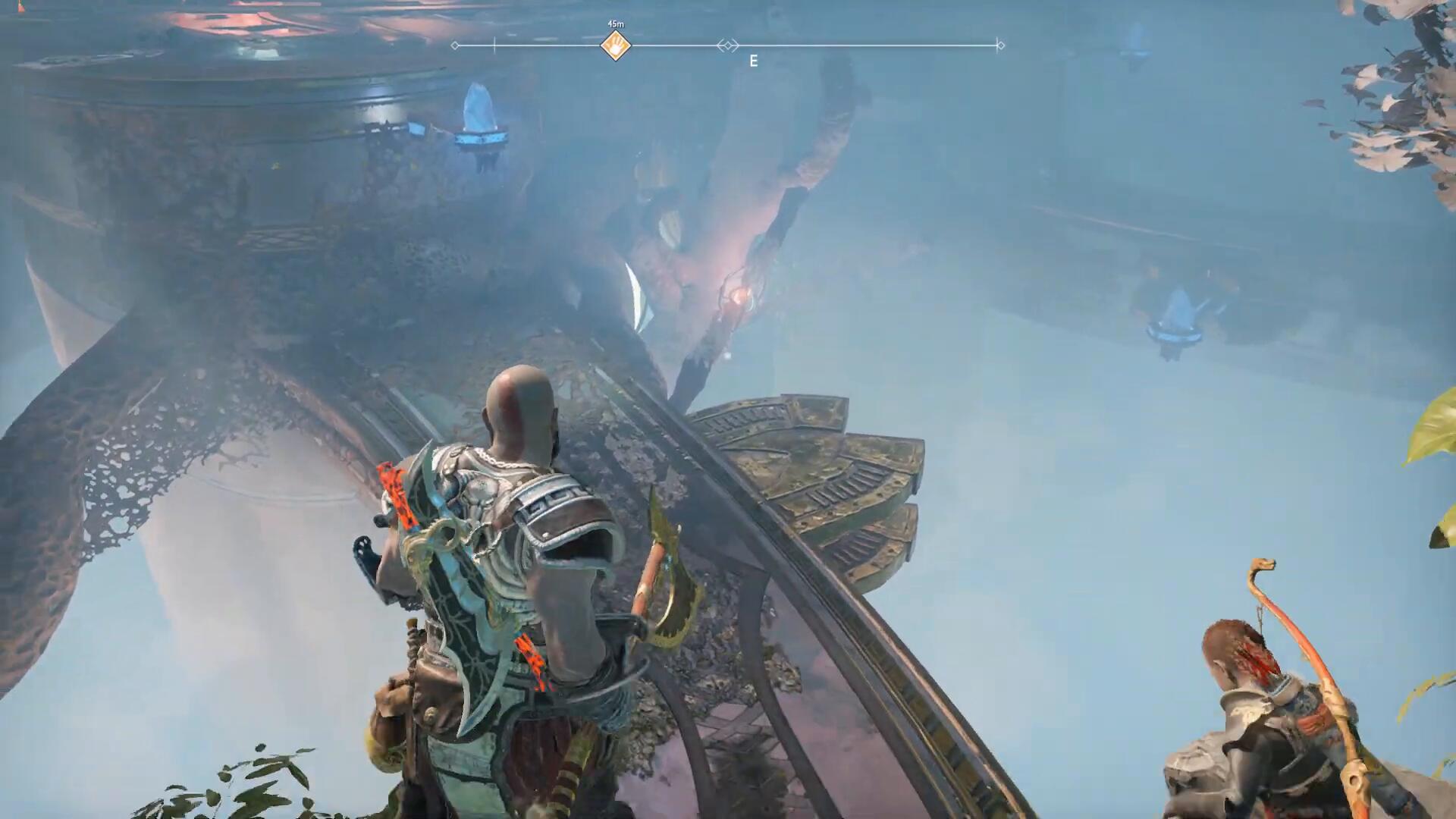Select the orange hand objective marker on the compass
This screenshot has height=819, width=1456.
pyautogui.click(x=616, y=45)
